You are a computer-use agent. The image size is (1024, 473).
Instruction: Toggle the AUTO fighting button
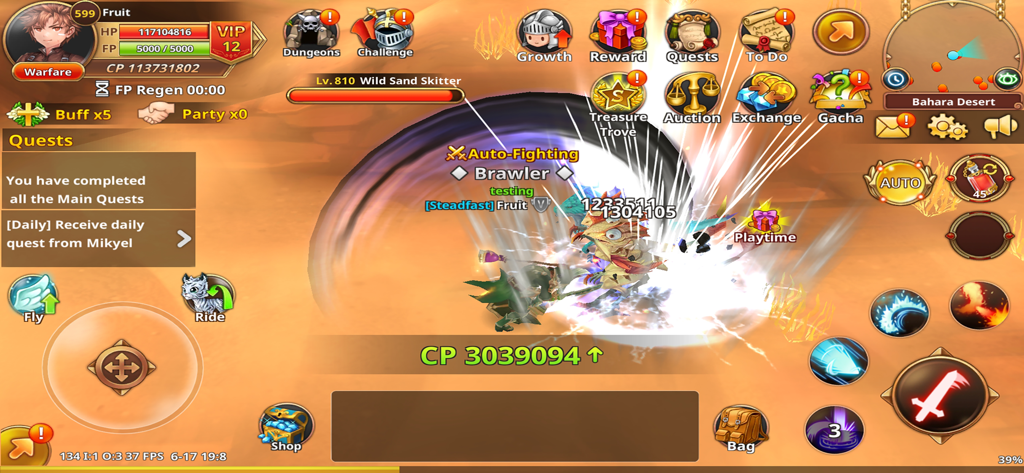tap(900, 183)
